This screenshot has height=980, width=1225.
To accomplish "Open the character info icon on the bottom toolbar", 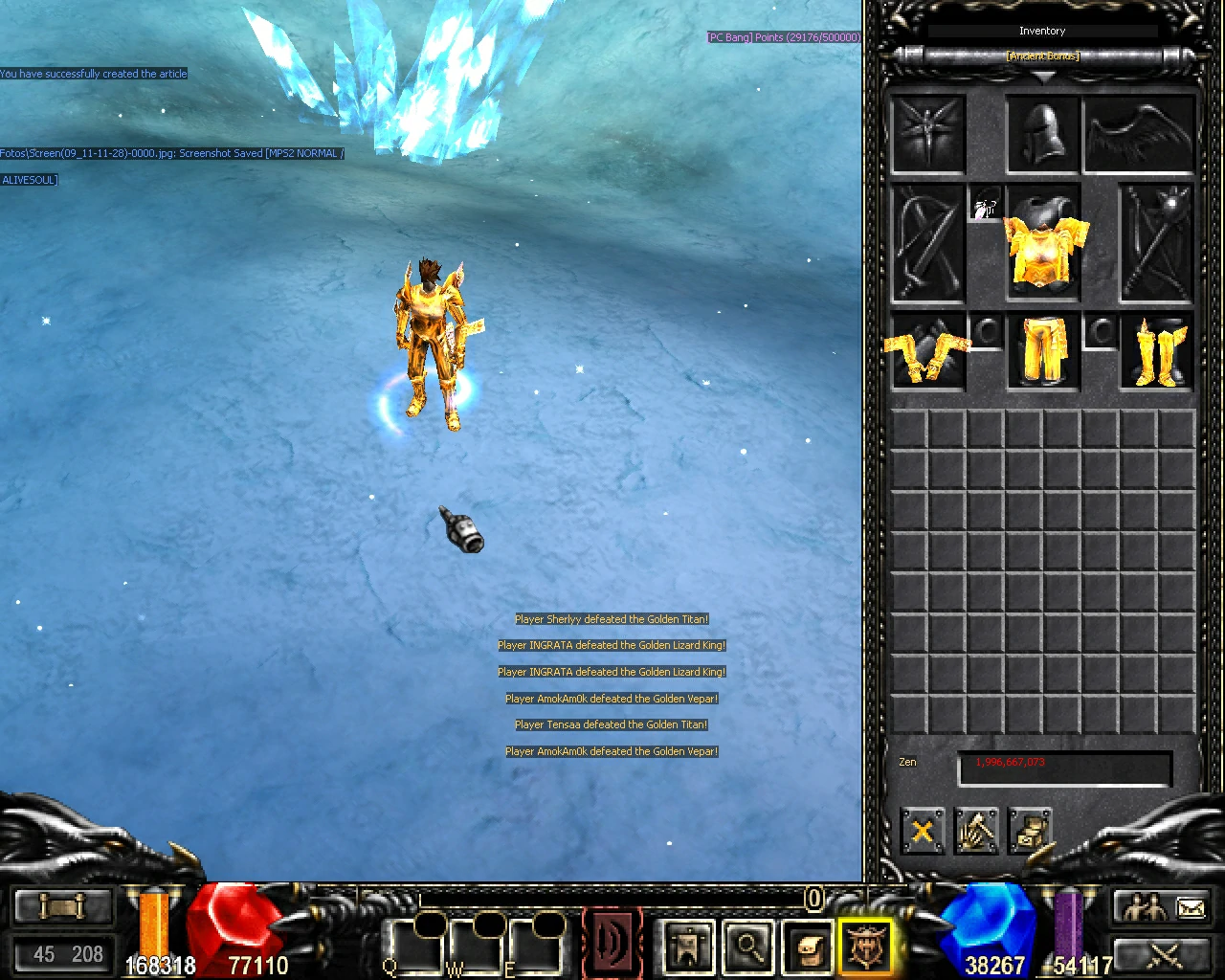I will click(x=686, y=946).
